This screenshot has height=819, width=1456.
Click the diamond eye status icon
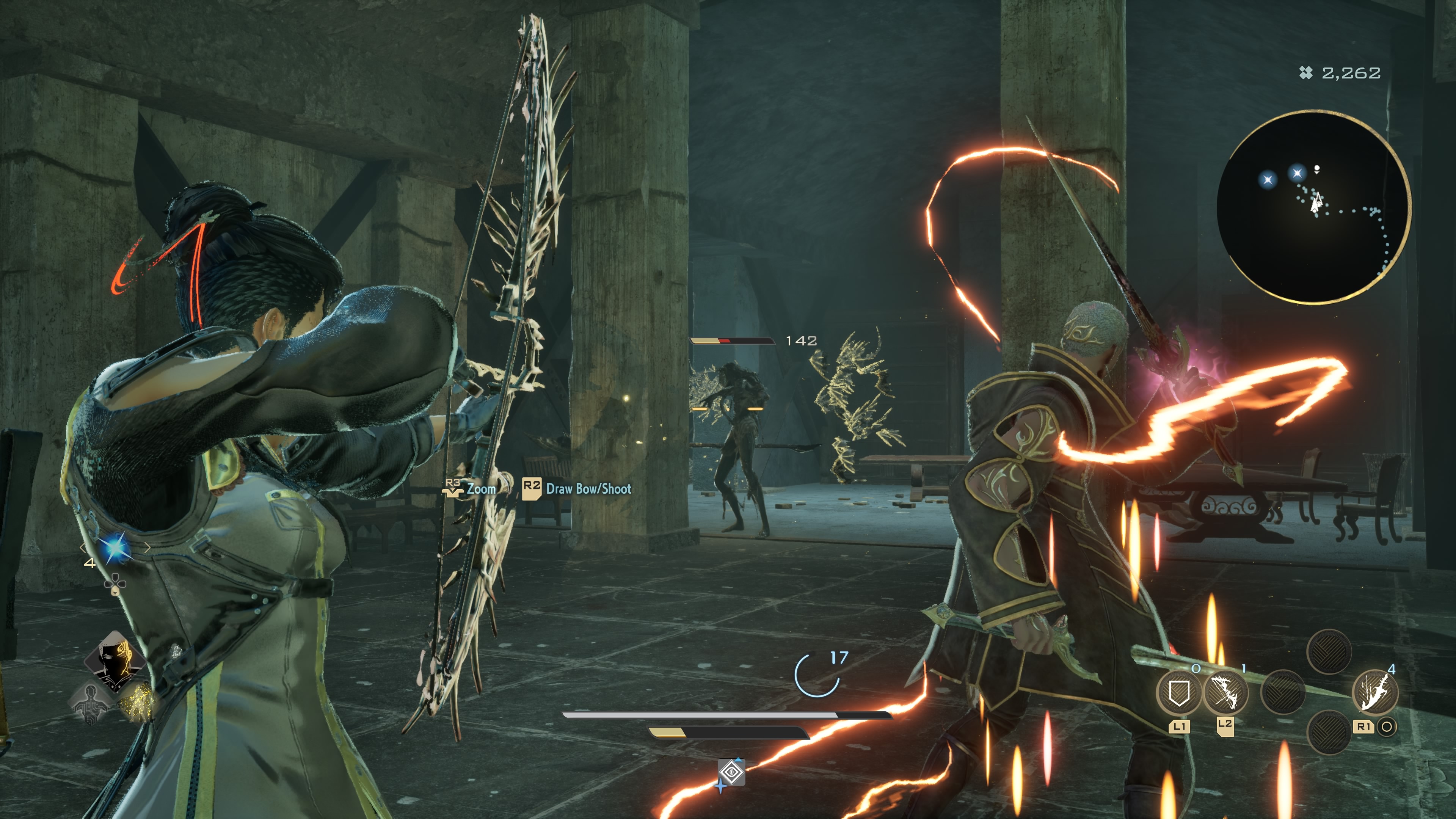pyautogui.click(x=731, y=772)
